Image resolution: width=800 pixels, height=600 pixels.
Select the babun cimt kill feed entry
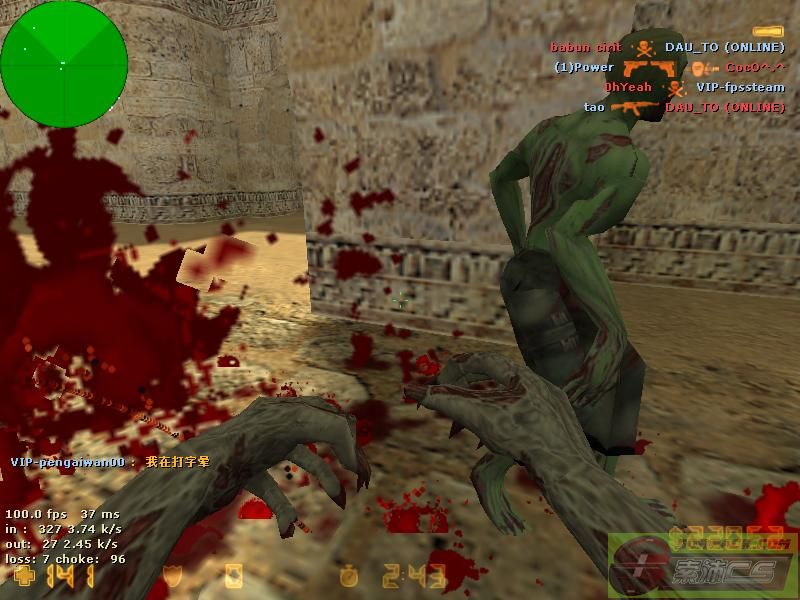(667, 47)
